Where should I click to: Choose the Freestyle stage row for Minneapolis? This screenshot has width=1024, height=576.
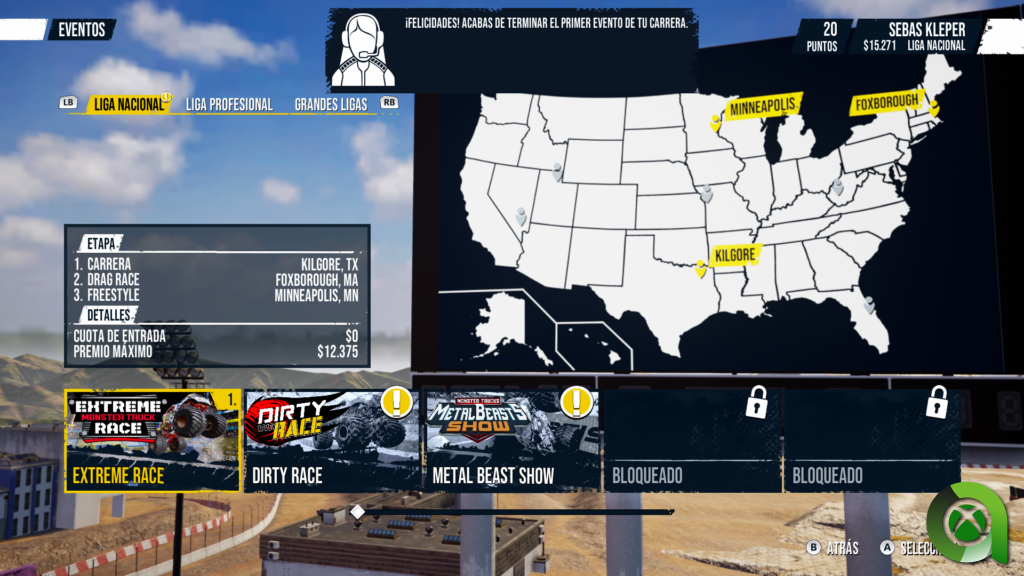coord(215,295)
